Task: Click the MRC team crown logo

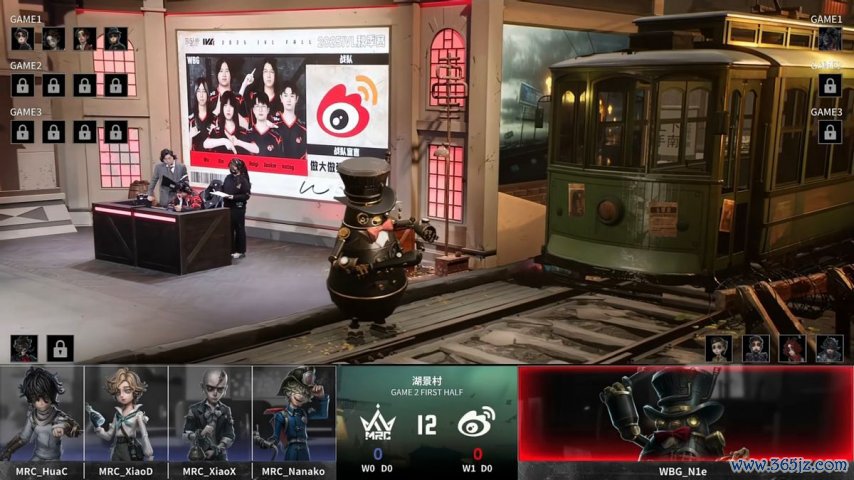Action: pyautogui.click(x=378, y=425)
